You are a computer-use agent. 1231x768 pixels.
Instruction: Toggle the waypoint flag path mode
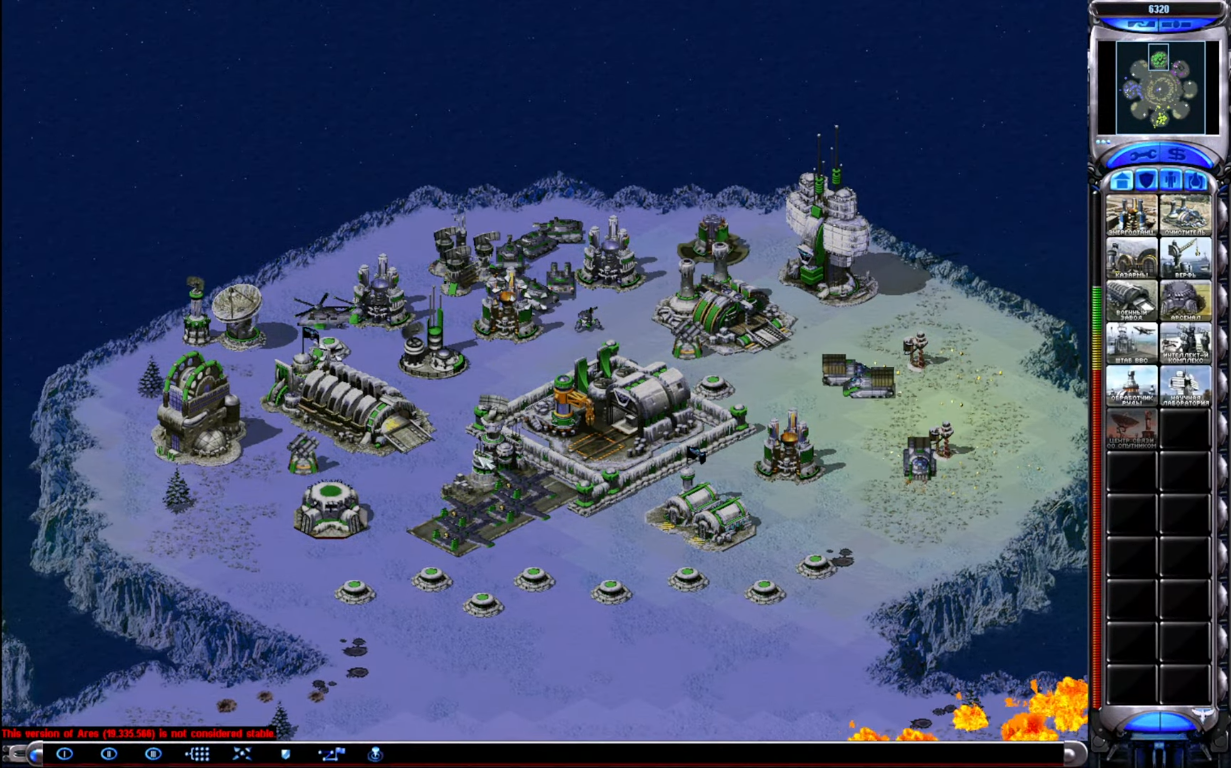click(x=331, y=754)
